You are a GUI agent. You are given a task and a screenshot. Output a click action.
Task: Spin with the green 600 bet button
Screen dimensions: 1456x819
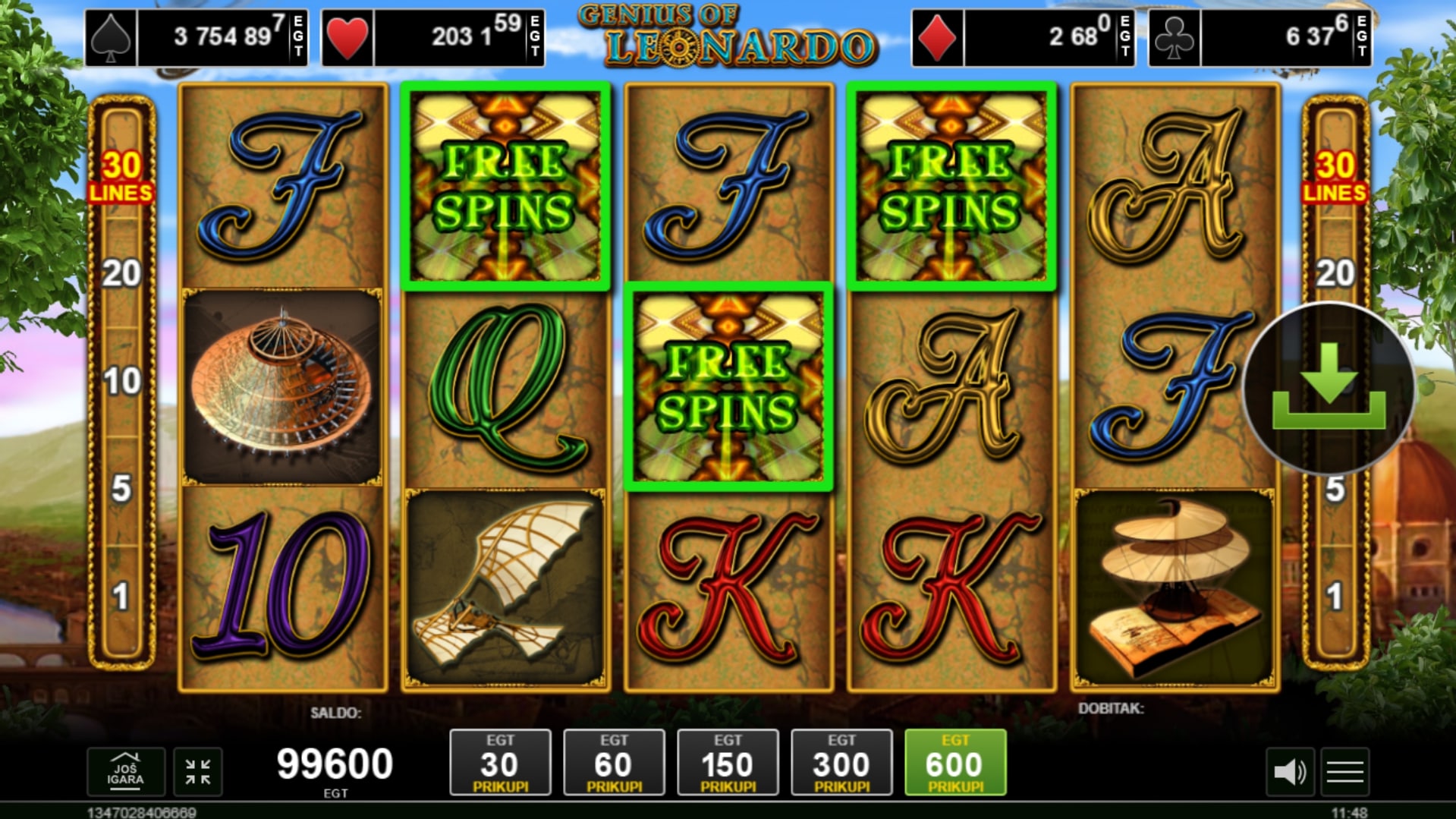955,763
